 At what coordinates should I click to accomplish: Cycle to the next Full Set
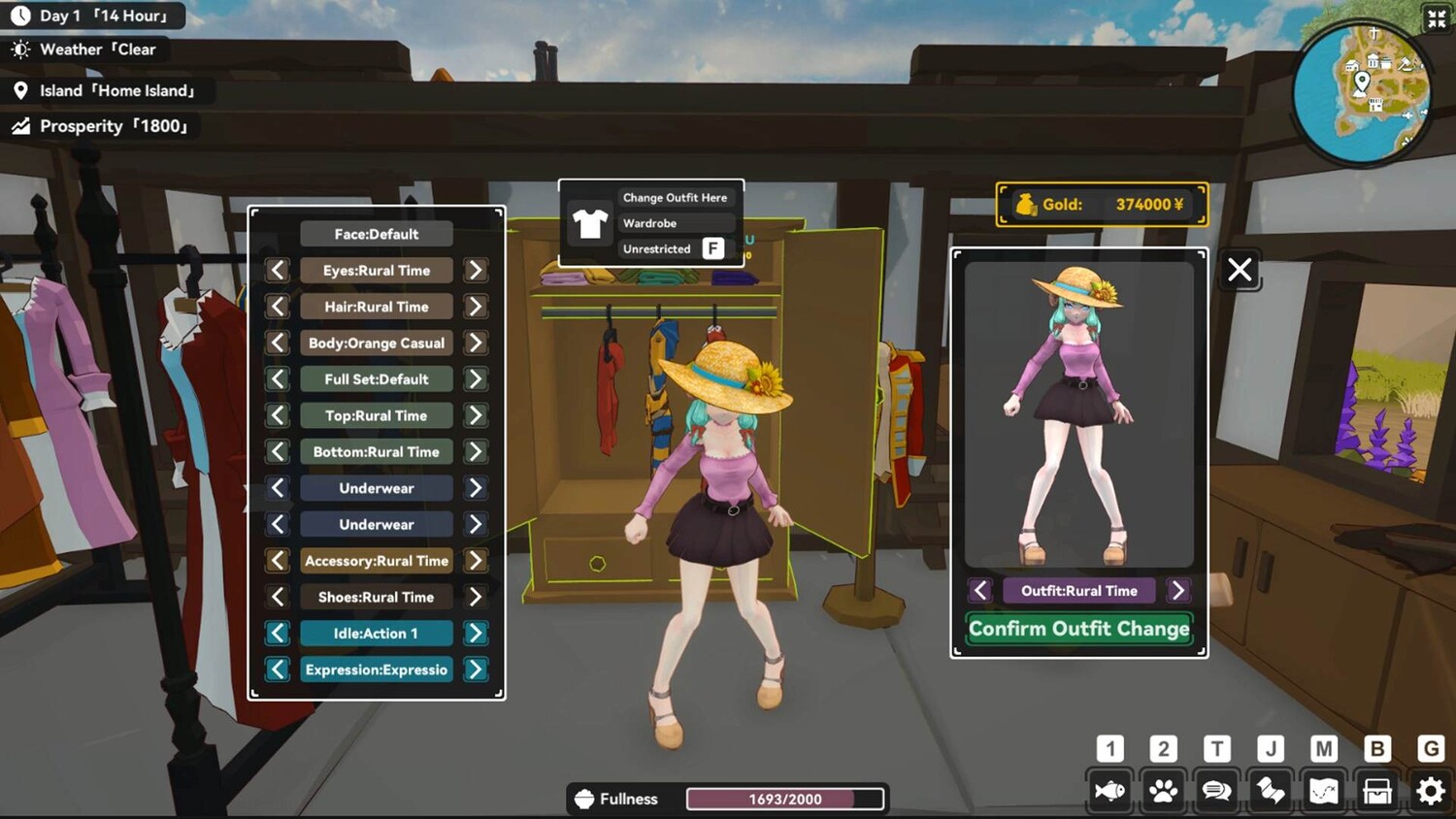click(476, 379)
